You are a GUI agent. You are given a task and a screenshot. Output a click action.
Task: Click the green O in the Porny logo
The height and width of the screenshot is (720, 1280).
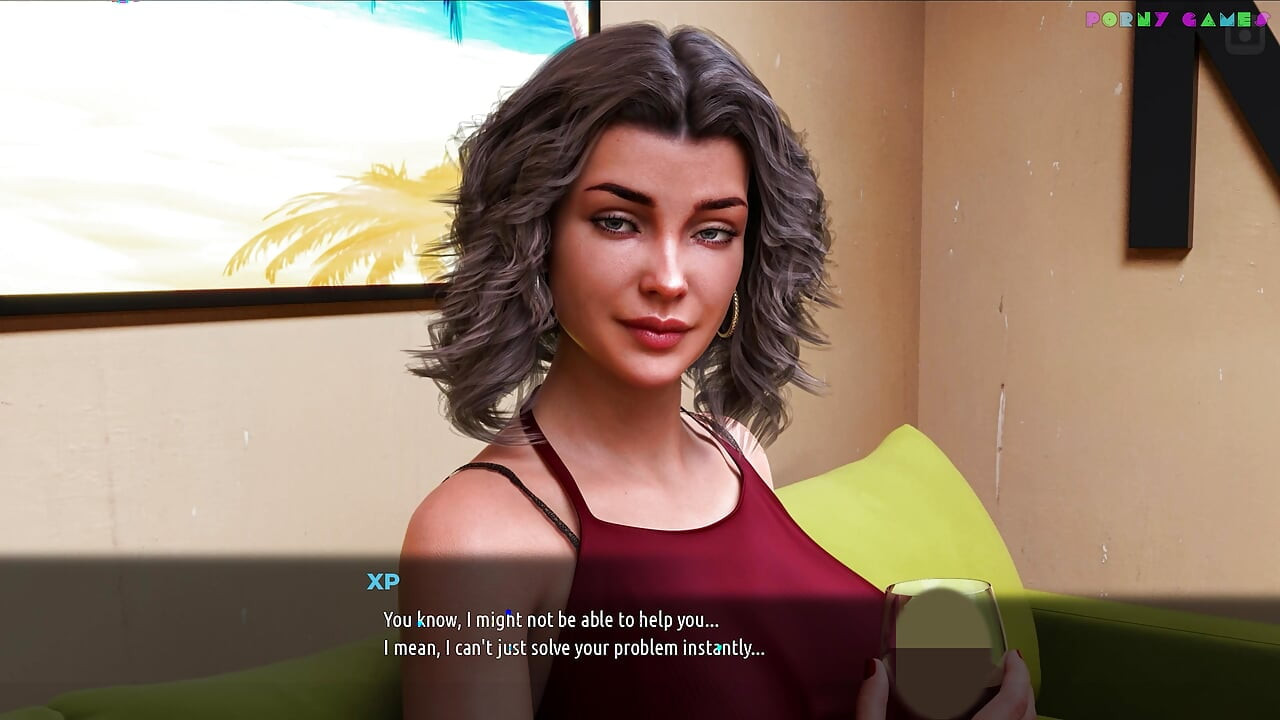1110,19
